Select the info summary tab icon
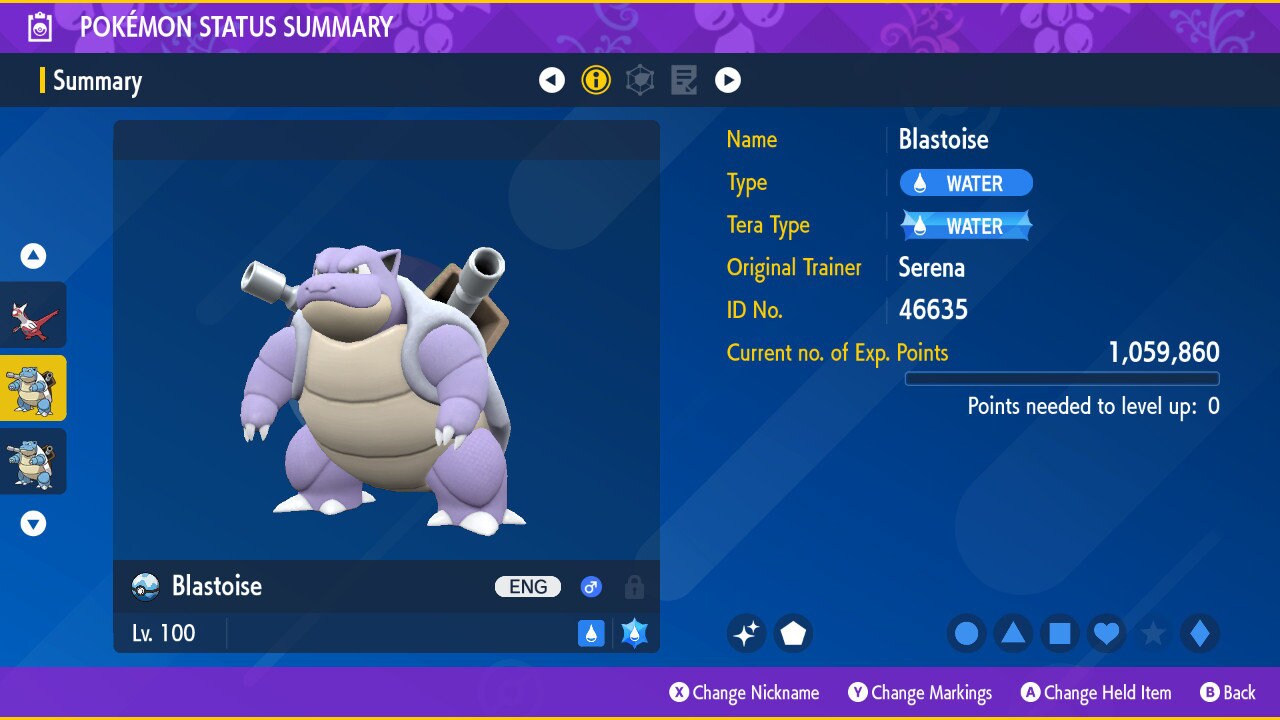1280x720 pixels. tap(596, 80)
